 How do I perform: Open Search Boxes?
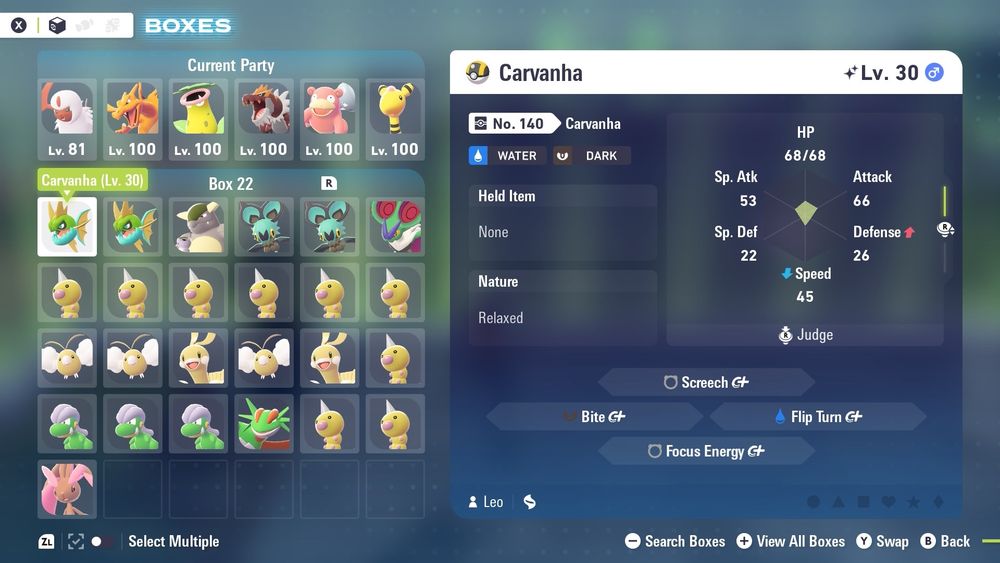tap(675, 541)
